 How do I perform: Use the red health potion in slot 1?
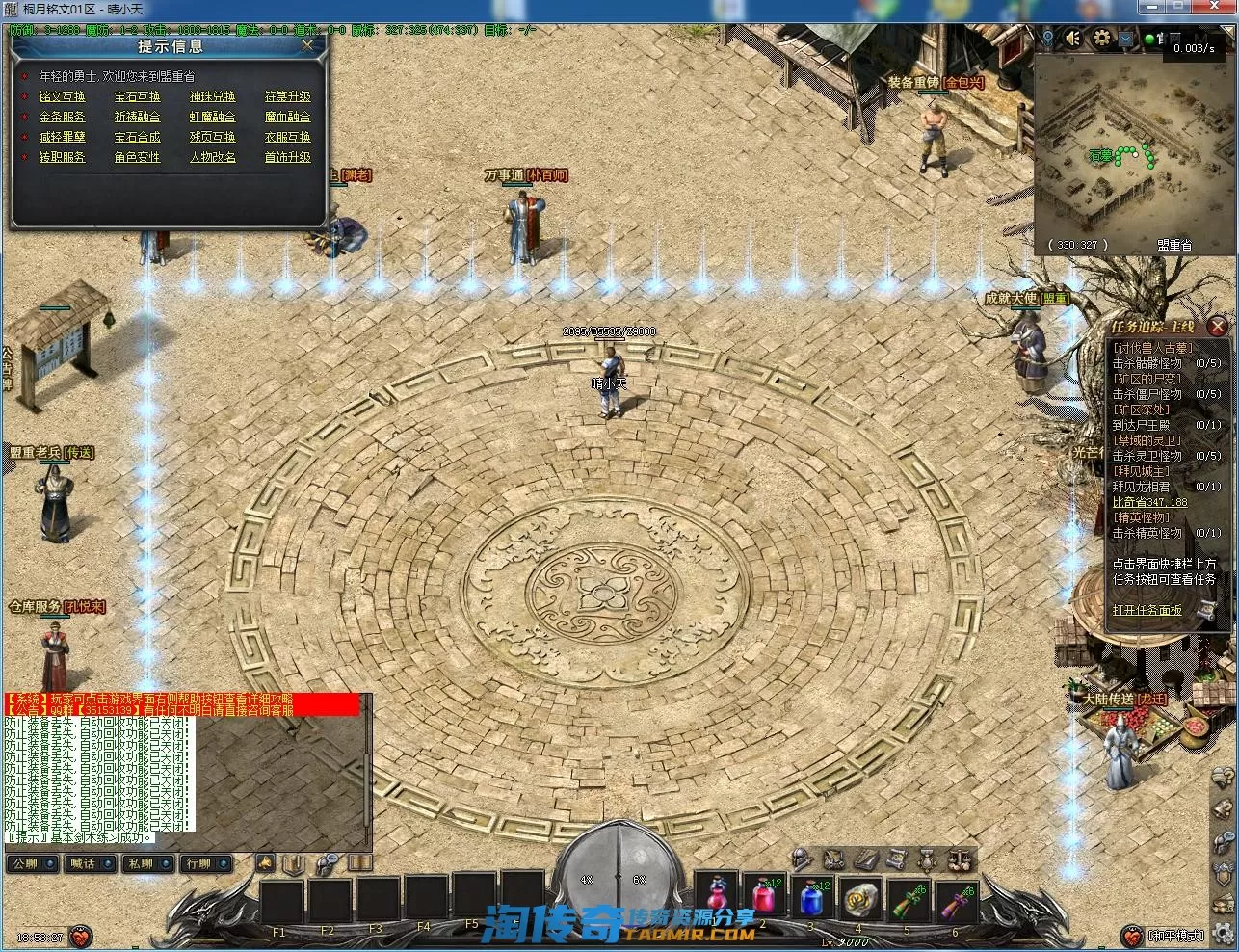click(718, 897)
